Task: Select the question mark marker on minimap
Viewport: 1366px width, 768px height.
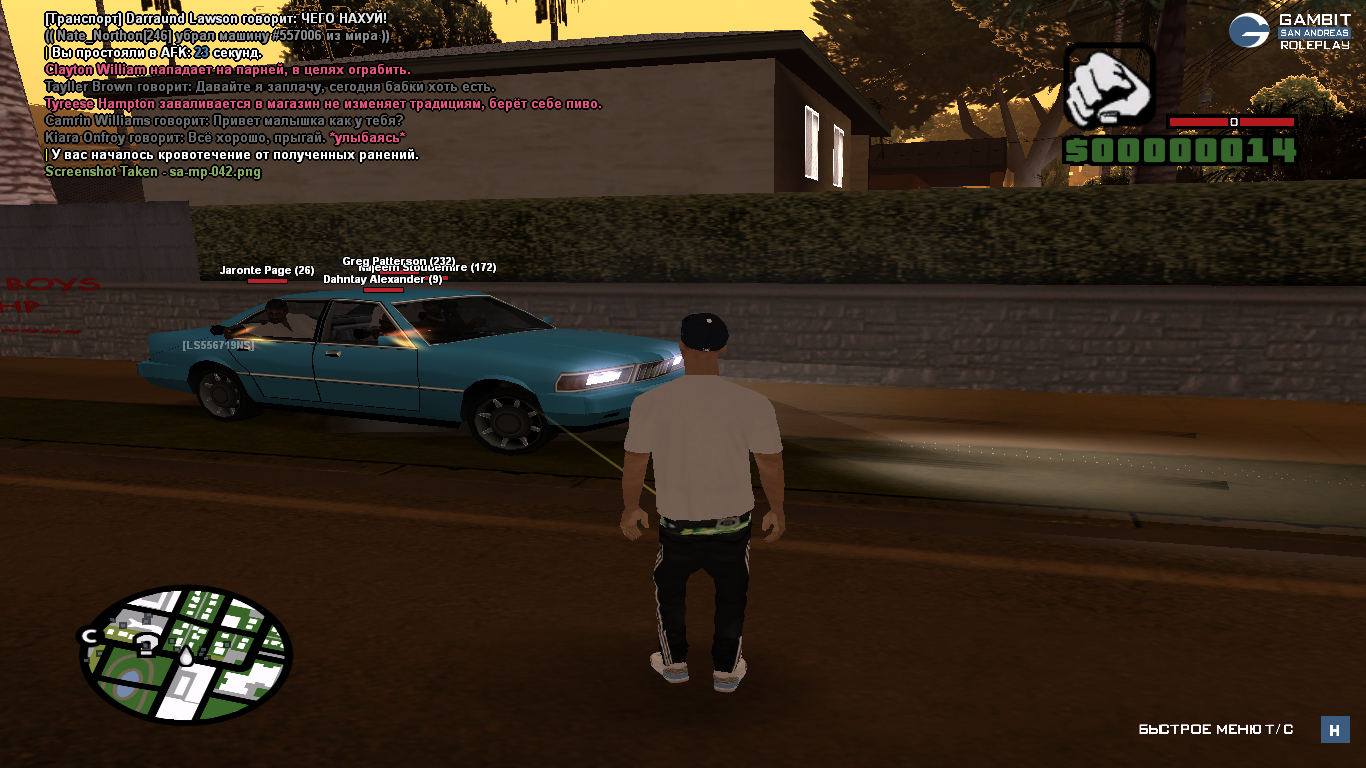Action: 147,642
